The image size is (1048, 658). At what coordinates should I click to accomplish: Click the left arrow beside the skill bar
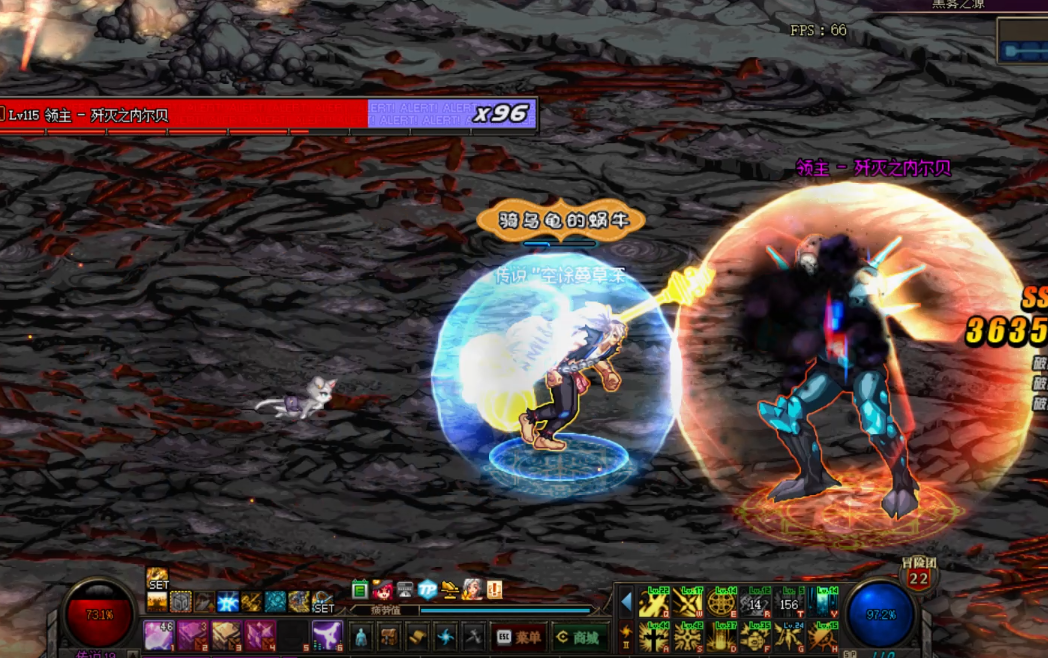(x=626, y=602)
